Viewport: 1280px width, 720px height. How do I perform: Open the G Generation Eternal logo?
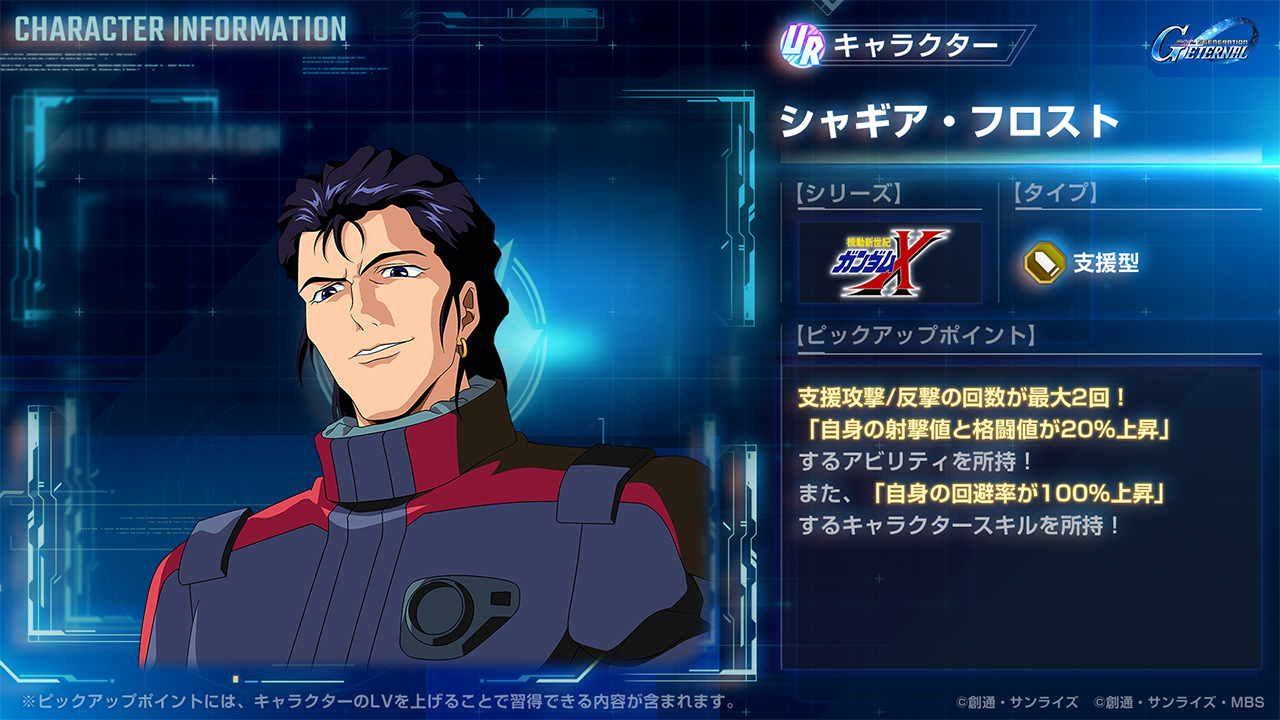1200,46
